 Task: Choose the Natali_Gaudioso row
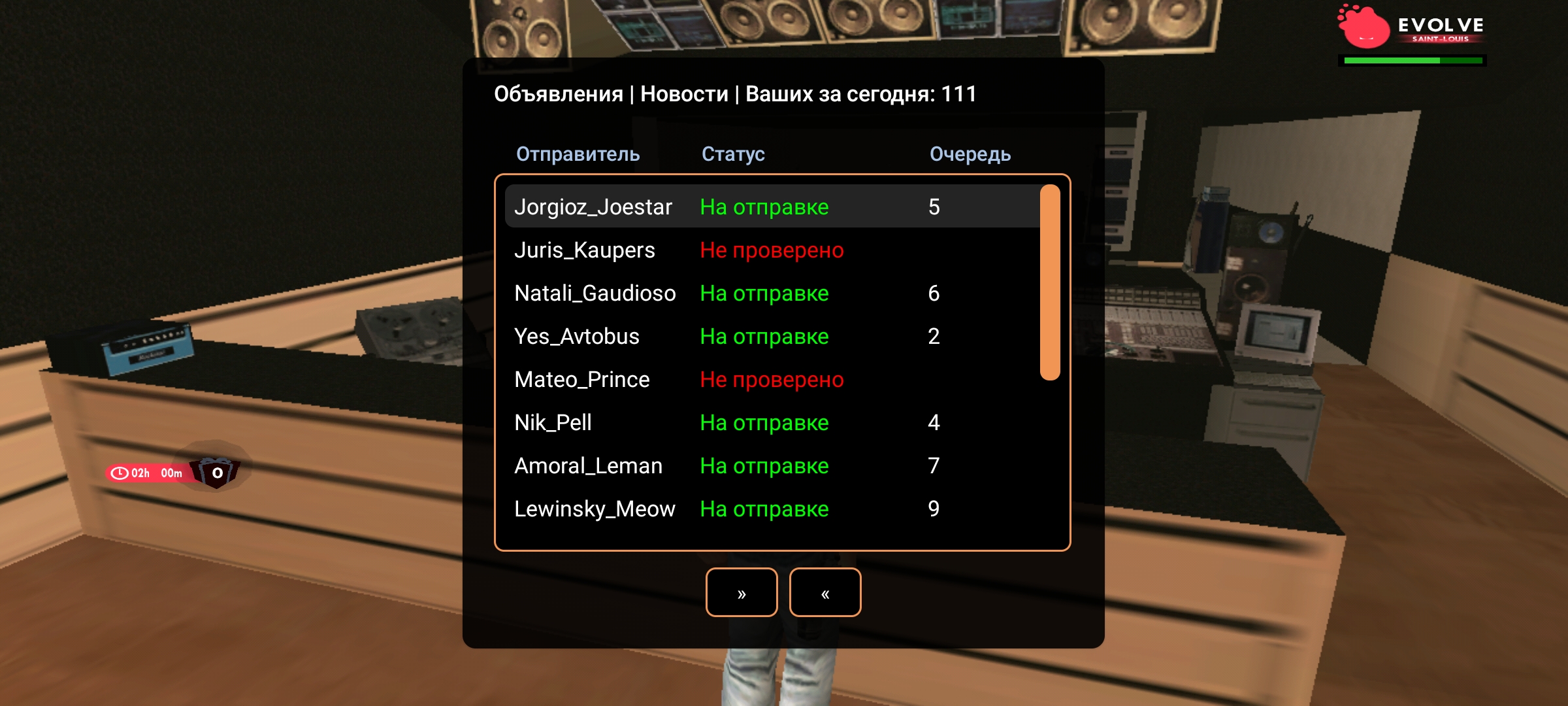(771, 293)
